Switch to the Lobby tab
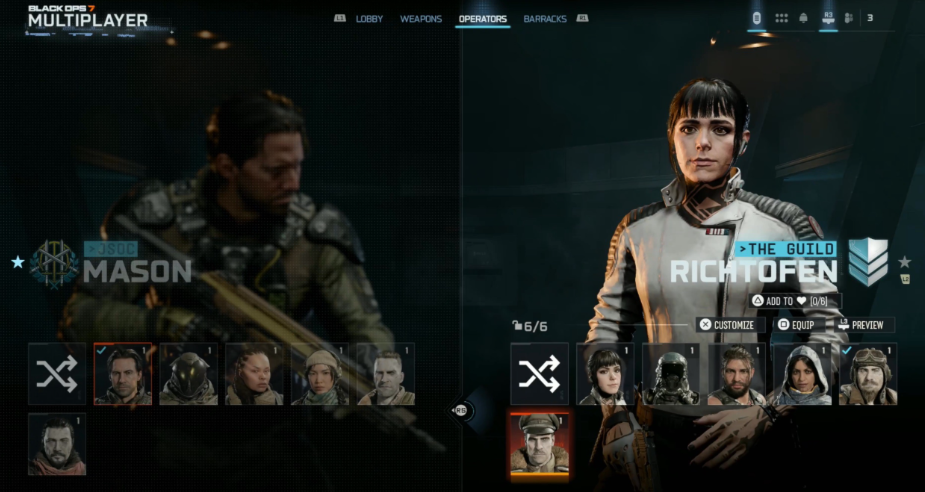925x492 pixels. [369, 19]
